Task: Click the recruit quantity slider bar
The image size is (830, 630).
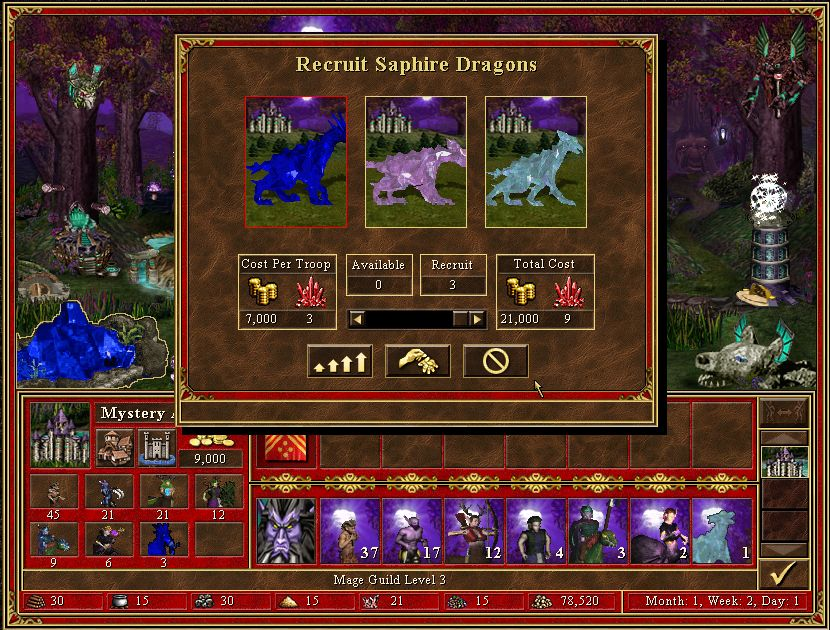Action: [x=408, y=319]
